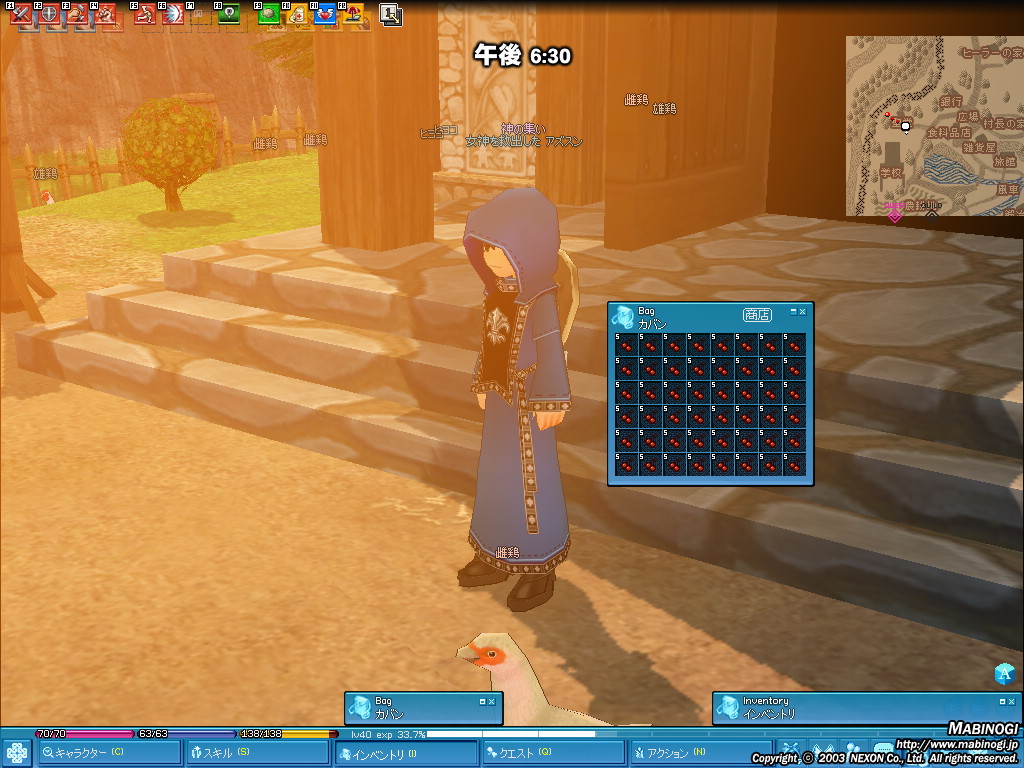The height and width of the screenshot is (768, 1024).
Task: Activate the F11 winged heart skill
Action: tap(325, 15)
